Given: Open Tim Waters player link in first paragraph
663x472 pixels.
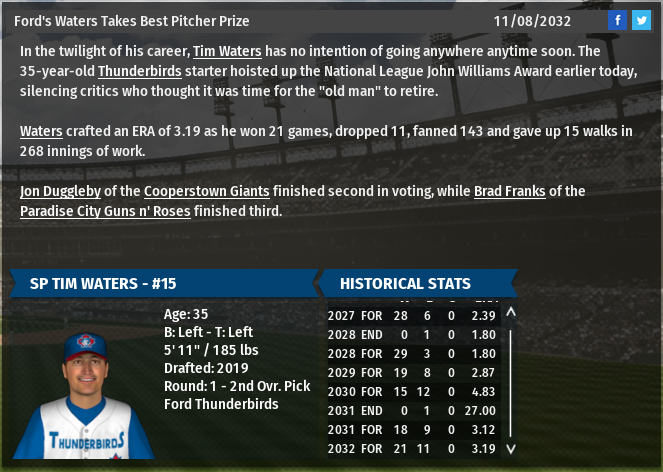Looking at the screenshot, I should click(228, 51).
